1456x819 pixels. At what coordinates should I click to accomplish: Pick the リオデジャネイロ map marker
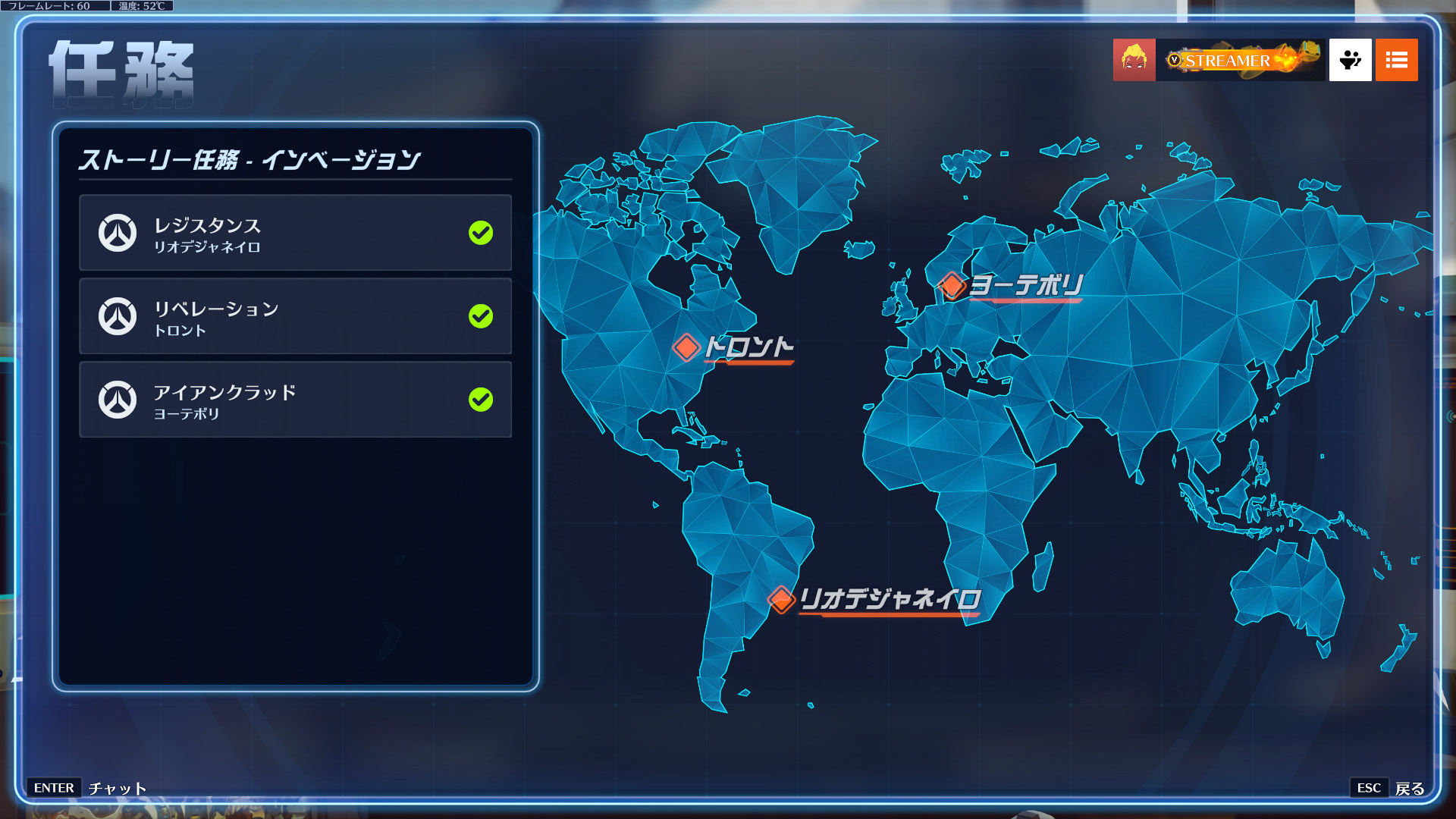pyautogui.click(x=781, y=599)
